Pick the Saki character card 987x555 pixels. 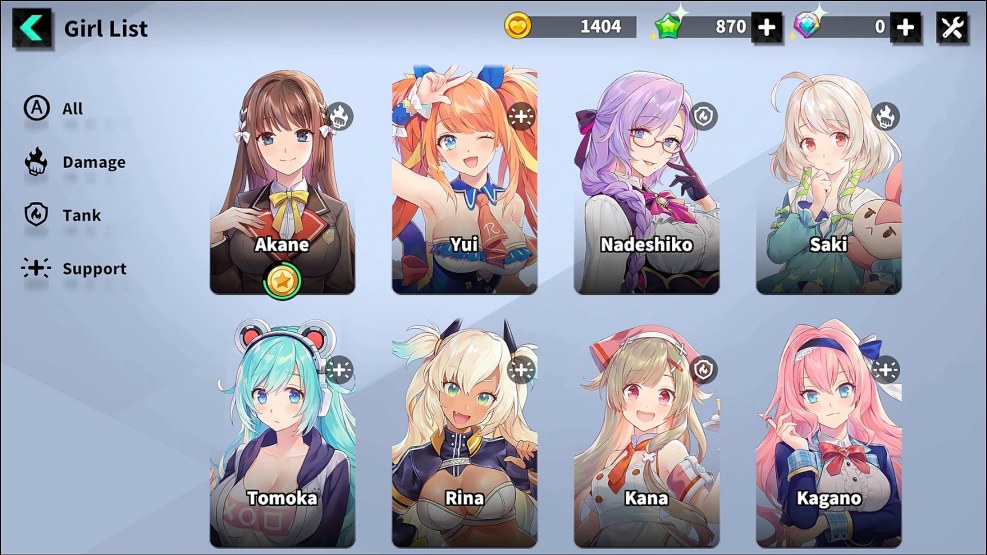click(x=828, y=182)
